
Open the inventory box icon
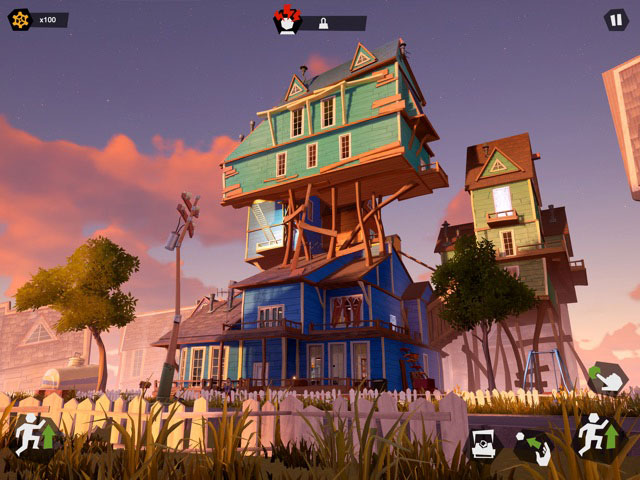click(x=484, y=445)
